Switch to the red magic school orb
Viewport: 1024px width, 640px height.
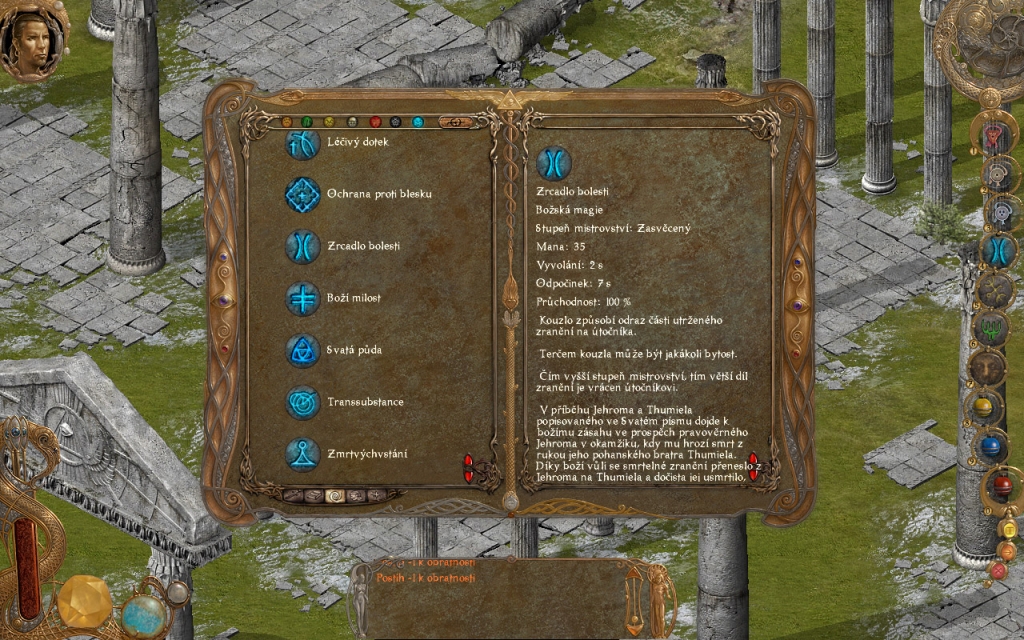(374, 122)
